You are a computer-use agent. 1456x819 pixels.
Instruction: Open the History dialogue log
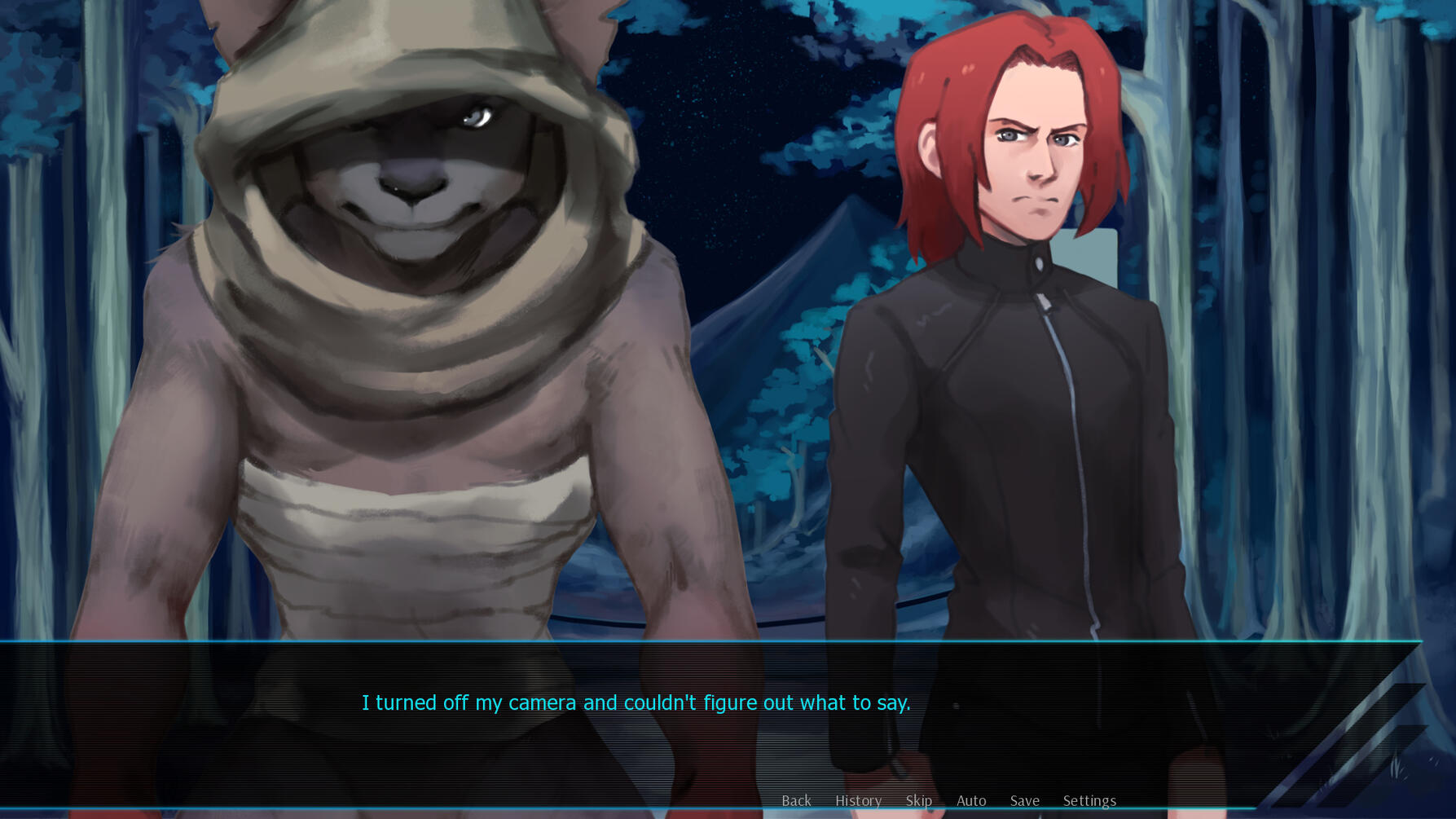tap(858, 800)
